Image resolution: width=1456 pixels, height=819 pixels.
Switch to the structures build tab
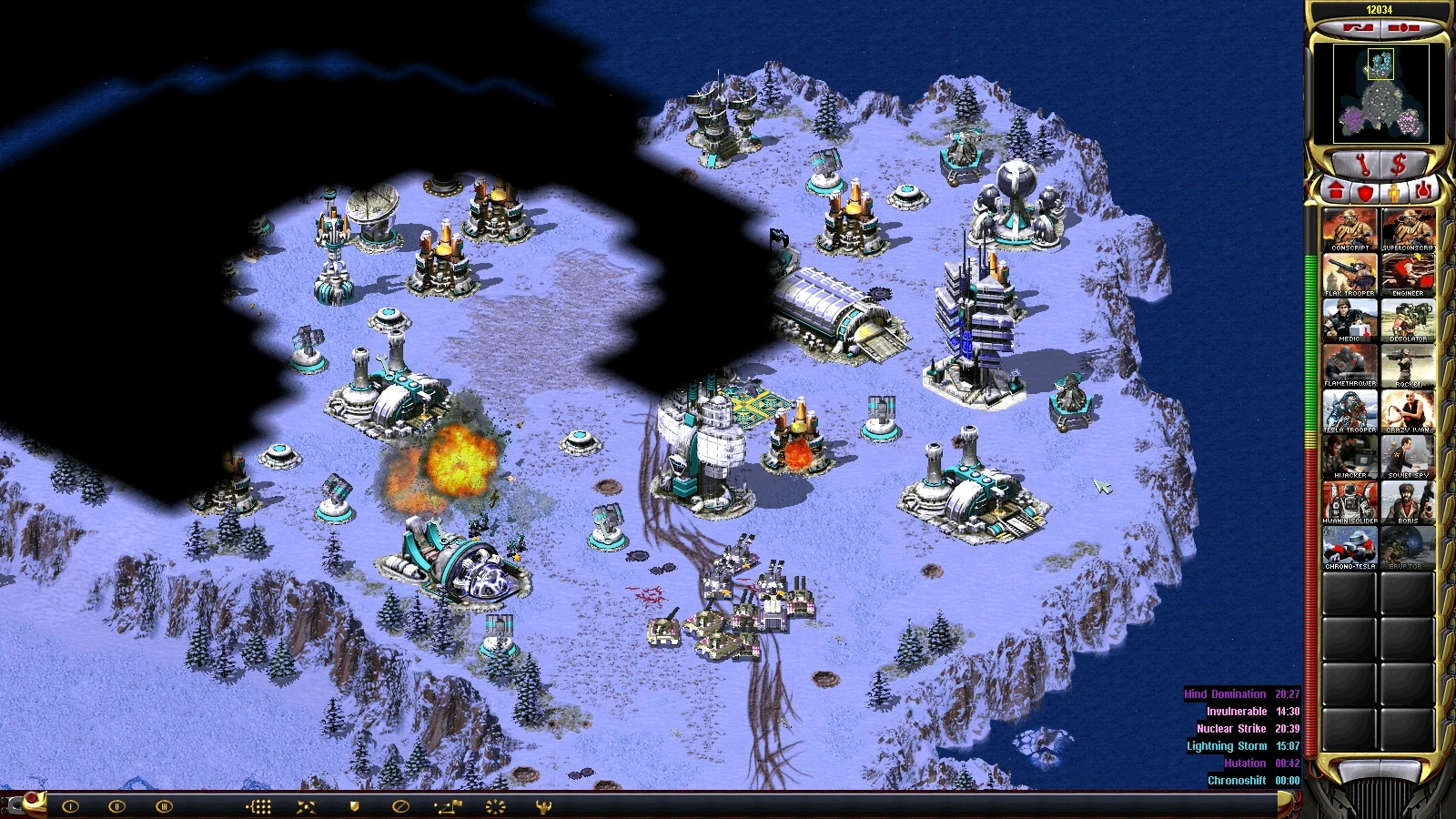click(x=1336, y=191)
